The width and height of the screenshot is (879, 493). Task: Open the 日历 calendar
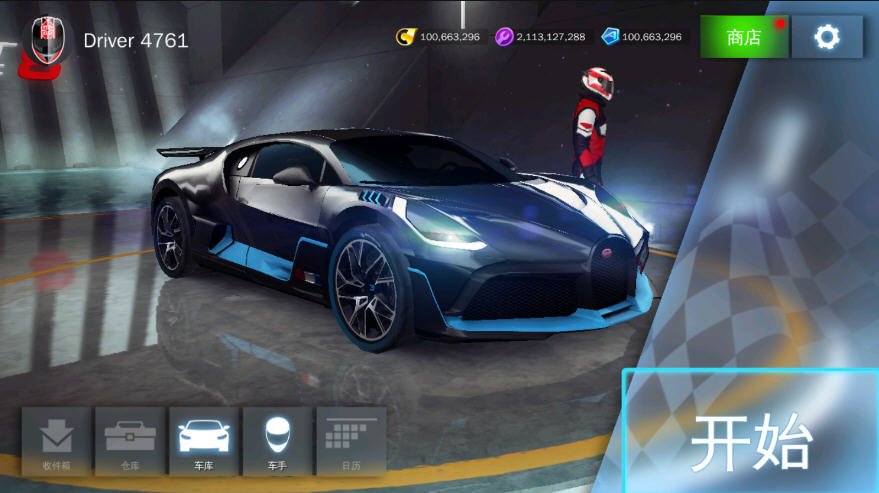[x=351, y=440]
